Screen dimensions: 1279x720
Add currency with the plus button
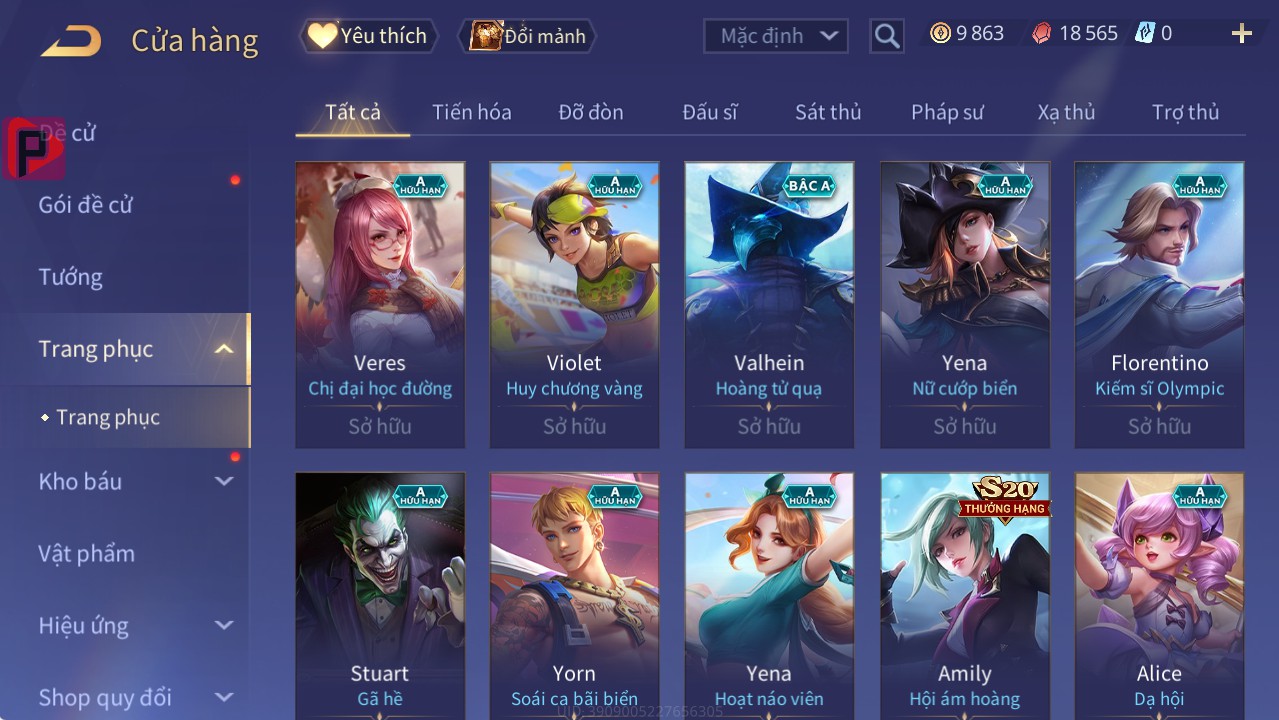click(1241, 34)
